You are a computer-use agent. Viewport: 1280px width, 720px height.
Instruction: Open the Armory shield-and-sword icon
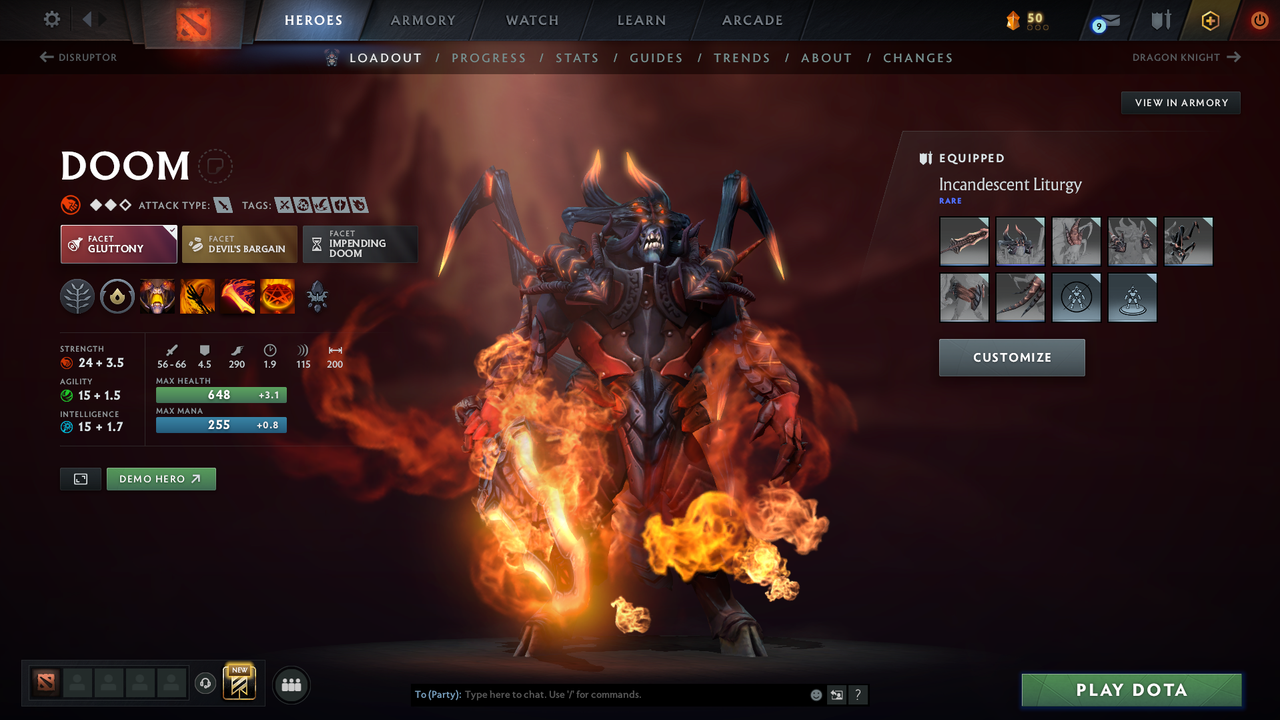coord(1160,20)
